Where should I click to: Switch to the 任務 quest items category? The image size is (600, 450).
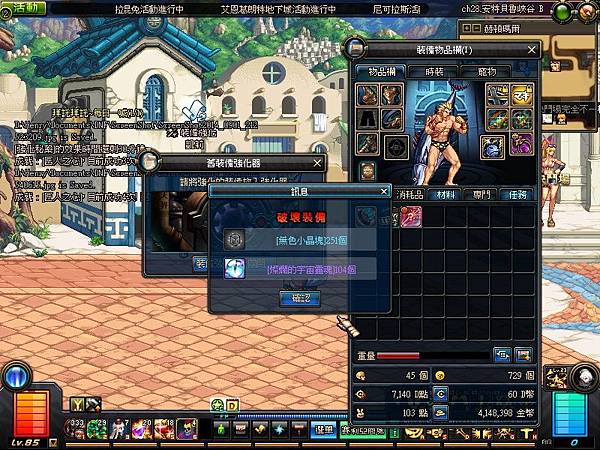[x=517, y=195]
